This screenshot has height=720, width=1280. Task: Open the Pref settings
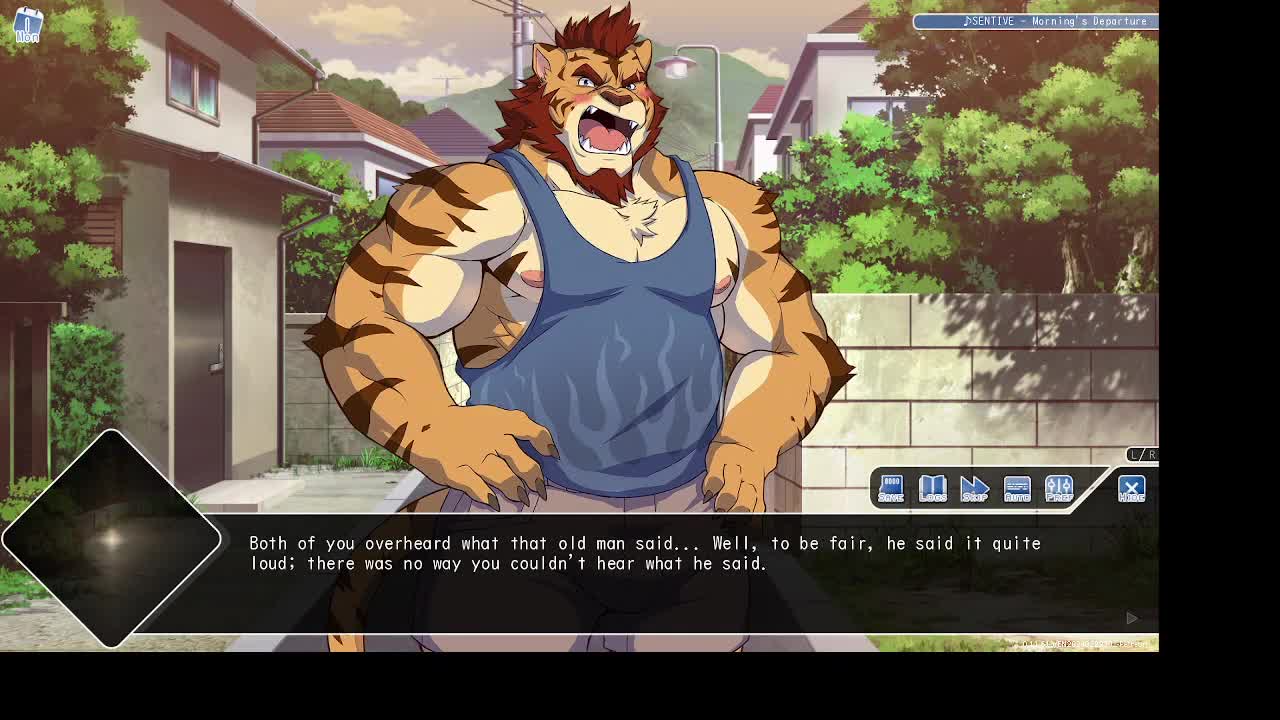[x=1058, y=488]
